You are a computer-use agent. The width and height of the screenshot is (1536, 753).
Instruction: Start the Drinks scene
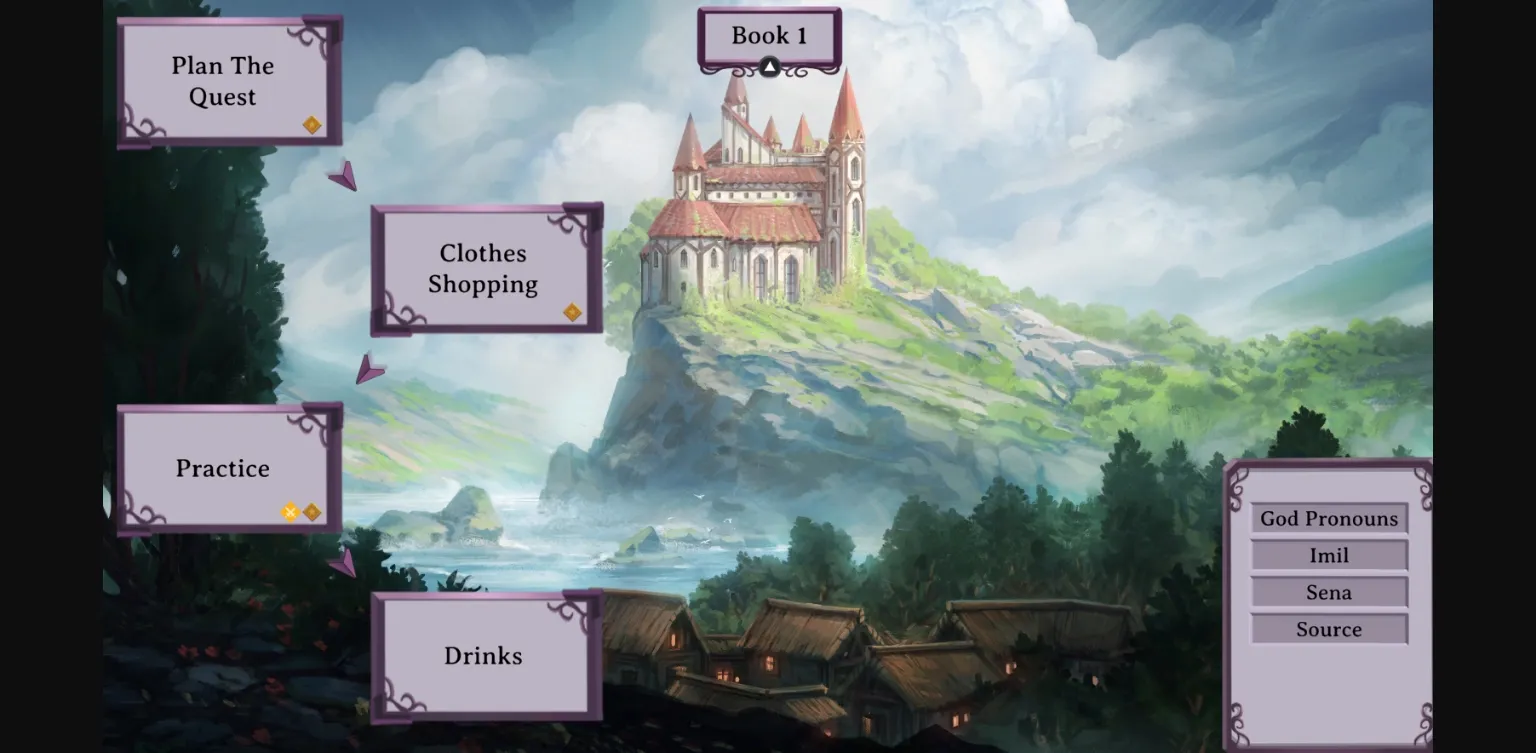pyautogui.click(x=483, y=656)
